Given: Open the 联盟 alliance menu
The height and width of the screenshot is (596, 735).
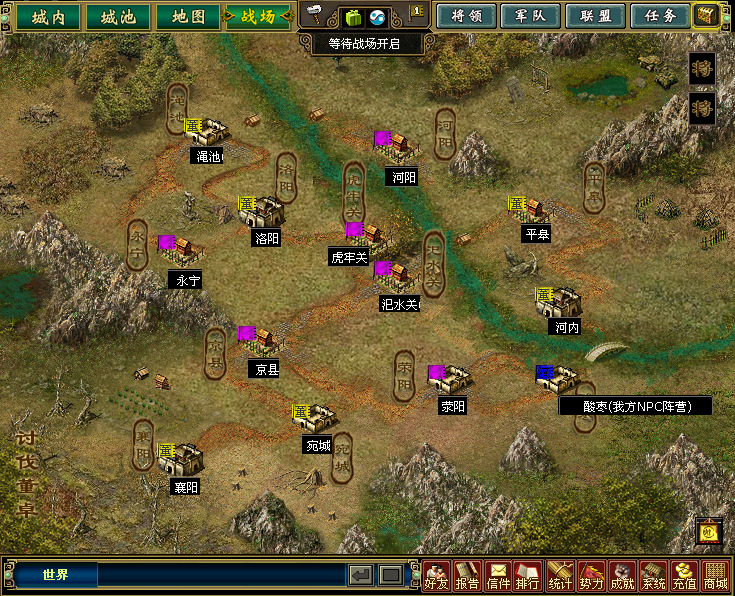Looking at the screenshot, I should (594, 16).
